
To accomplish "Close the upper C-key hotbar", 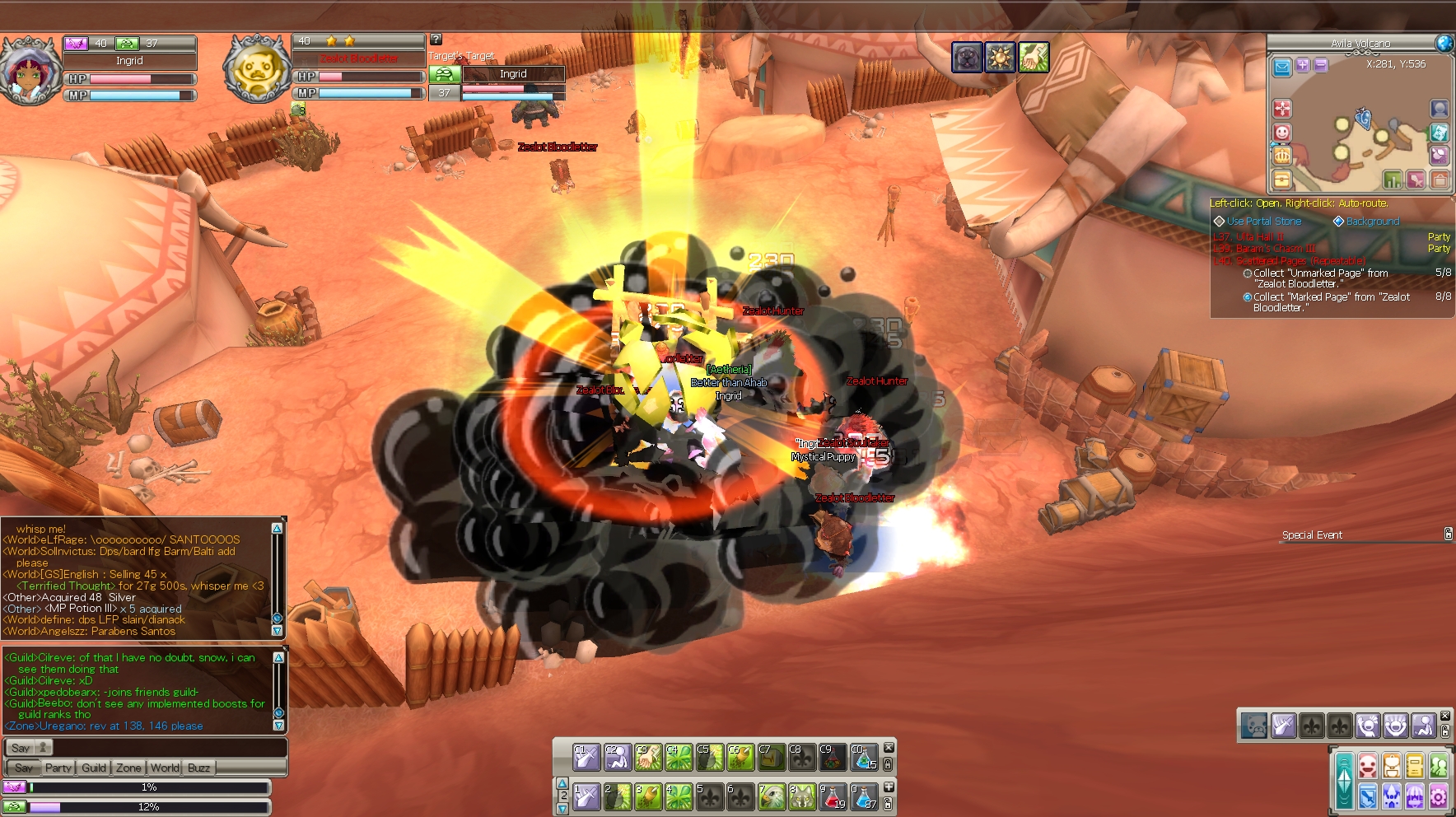I will tap(889, 748).
